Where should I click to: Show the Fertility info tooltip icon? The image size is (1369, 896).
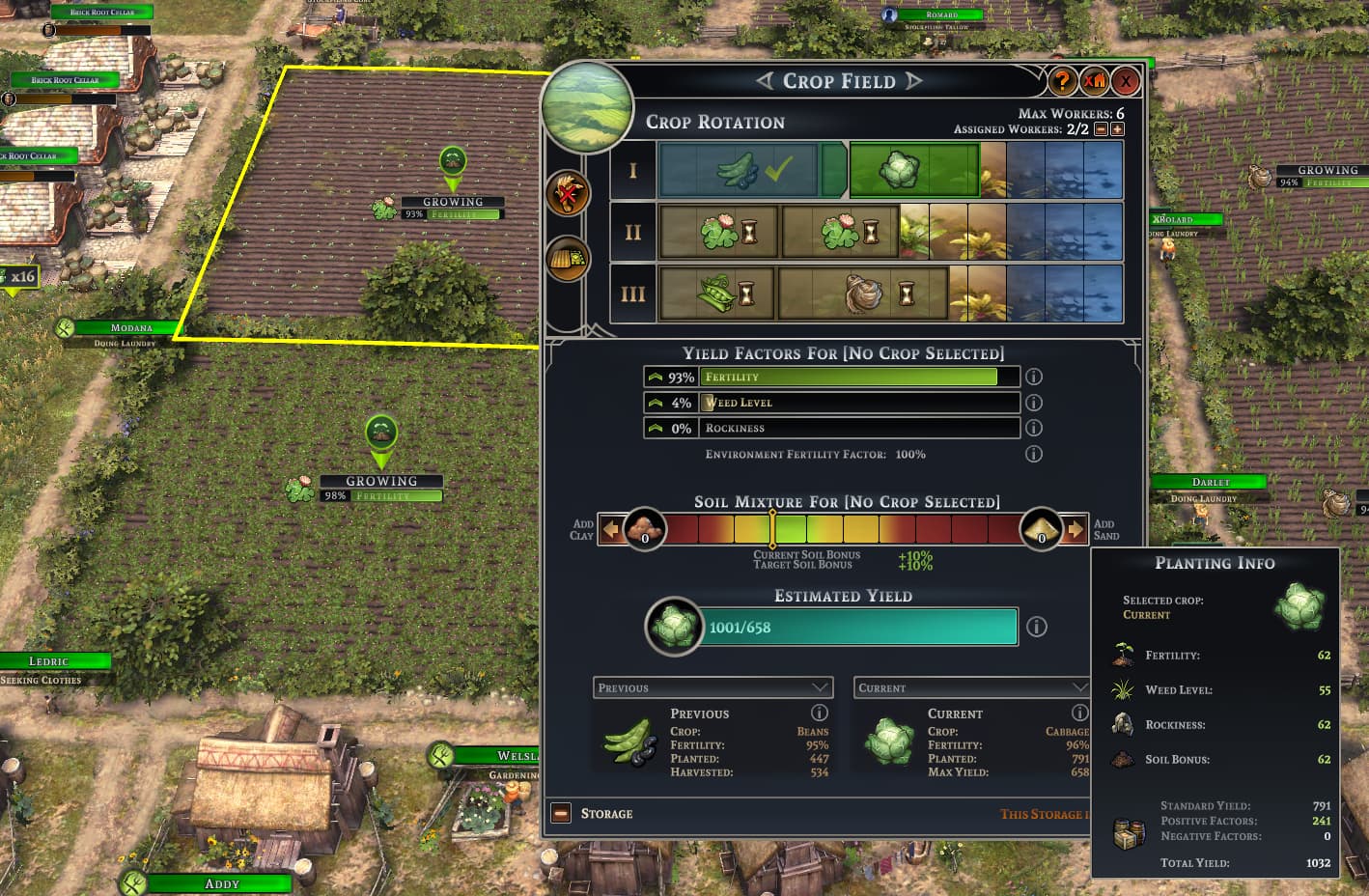pos(1034,377)
